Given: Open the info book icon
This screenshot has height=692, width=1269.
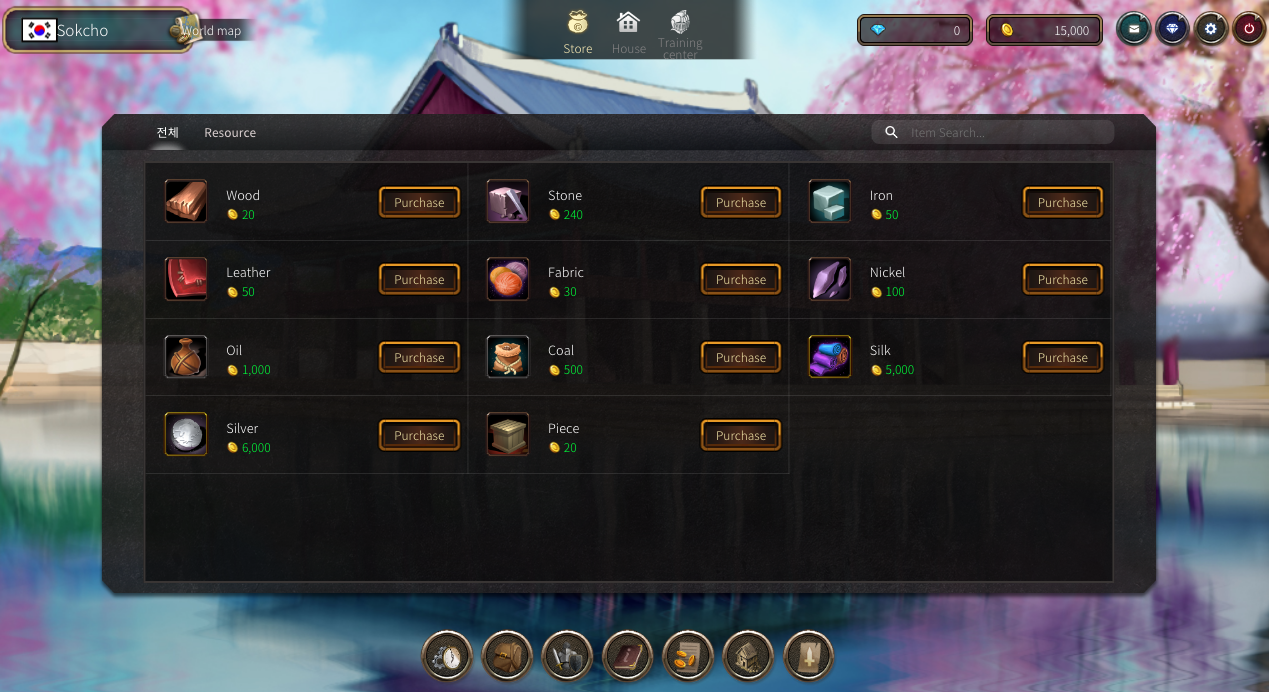Looking at the screenshot, I should (628, 656).
